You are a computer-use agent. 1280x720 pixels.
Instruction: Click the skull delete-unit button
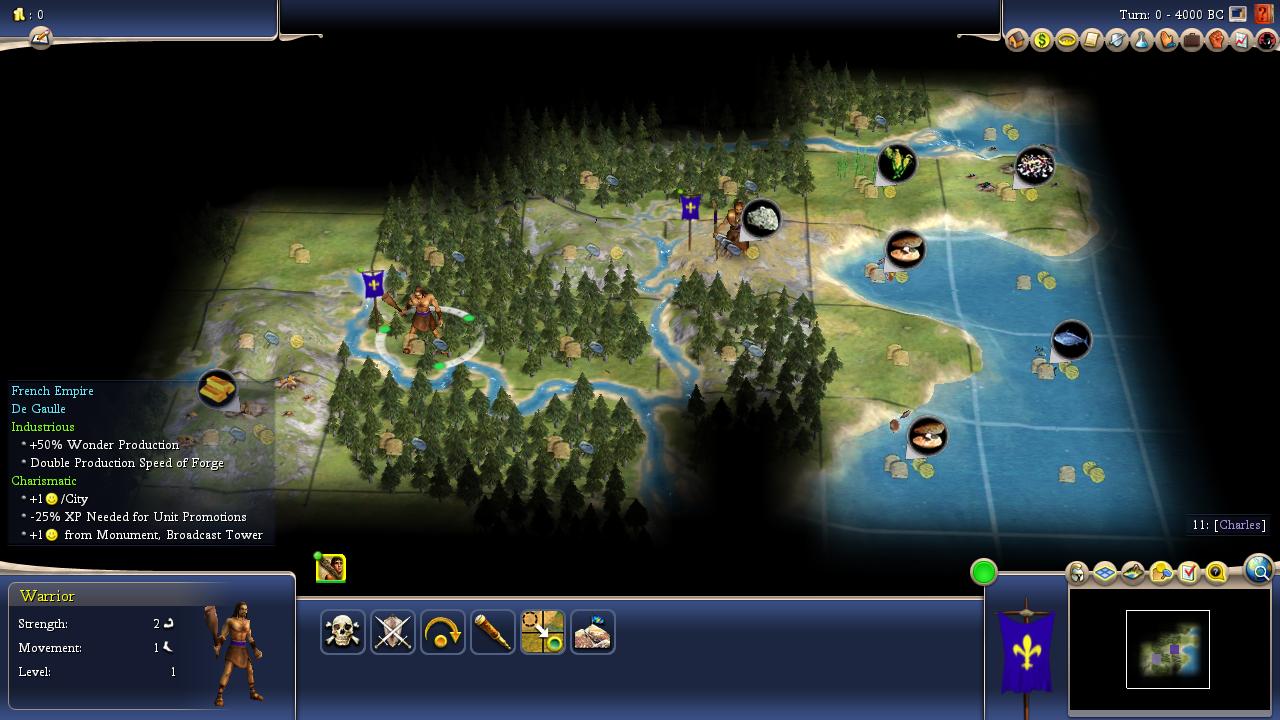343,632
